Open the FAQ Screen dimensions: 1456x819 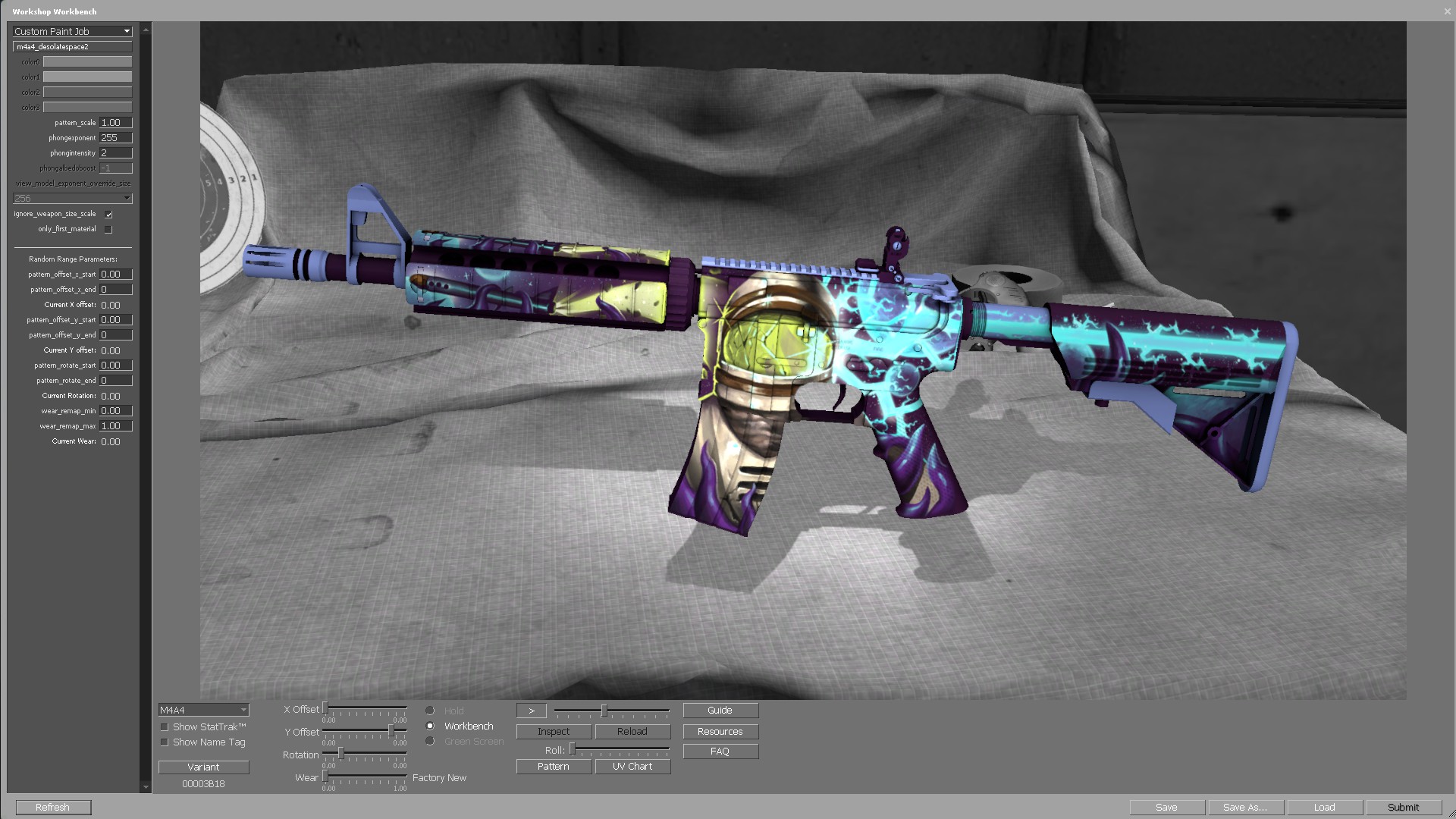coord(720,752)
